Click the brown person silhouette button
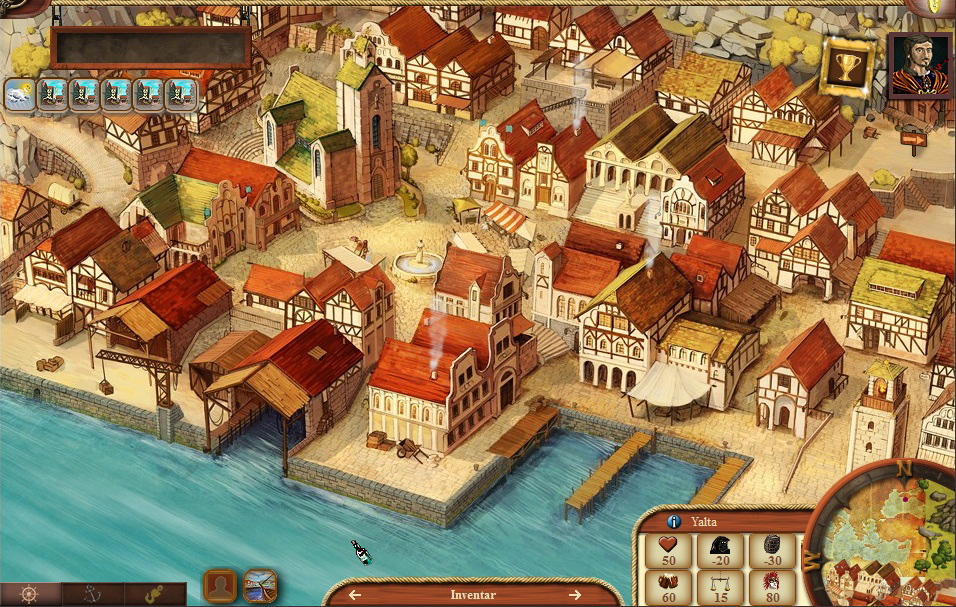Viewport: 956px width, 607px height. pyautogui.click(x=220, y=585)
